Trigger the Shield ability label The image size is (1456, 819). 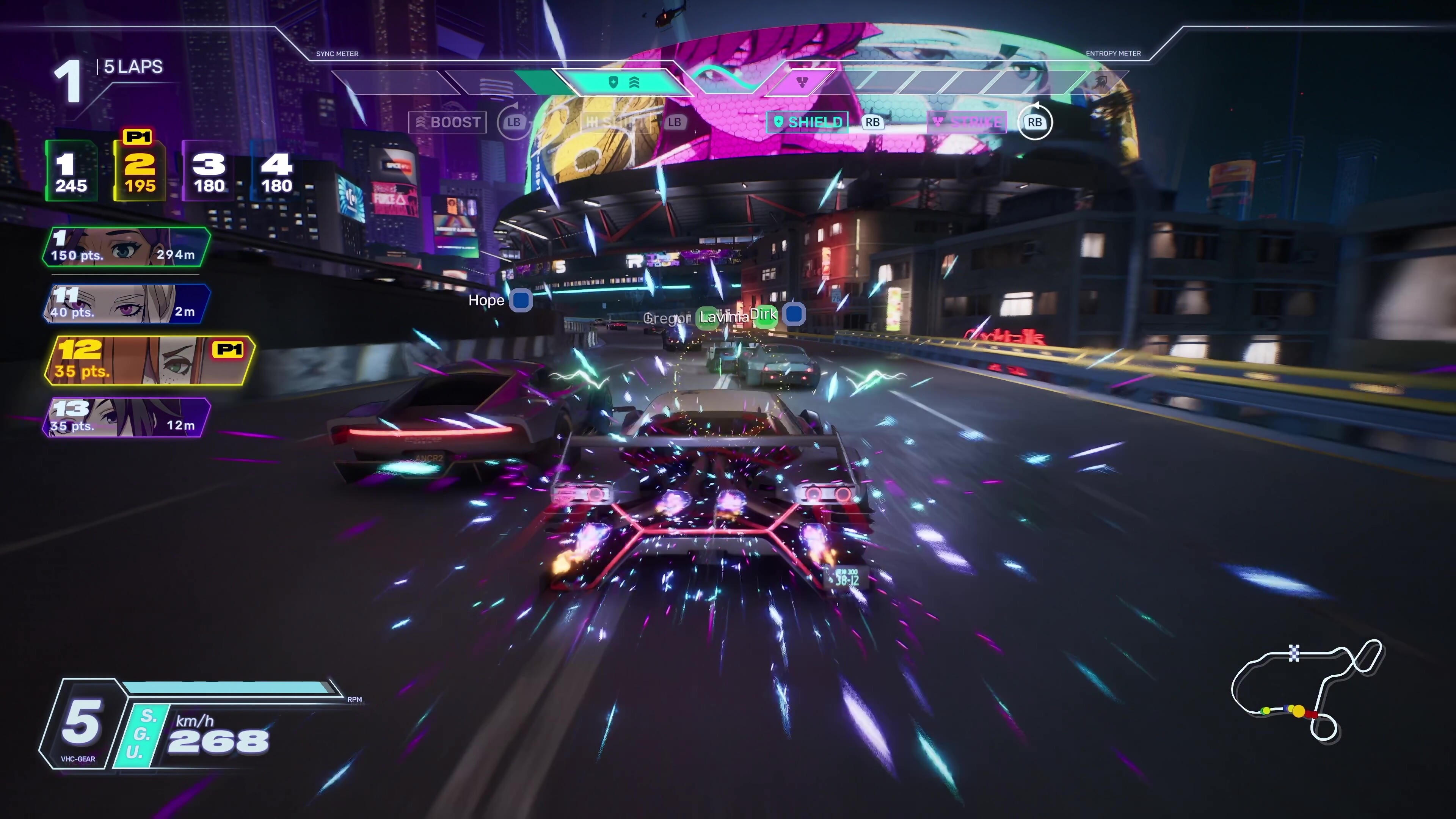(x=807, y=122)
